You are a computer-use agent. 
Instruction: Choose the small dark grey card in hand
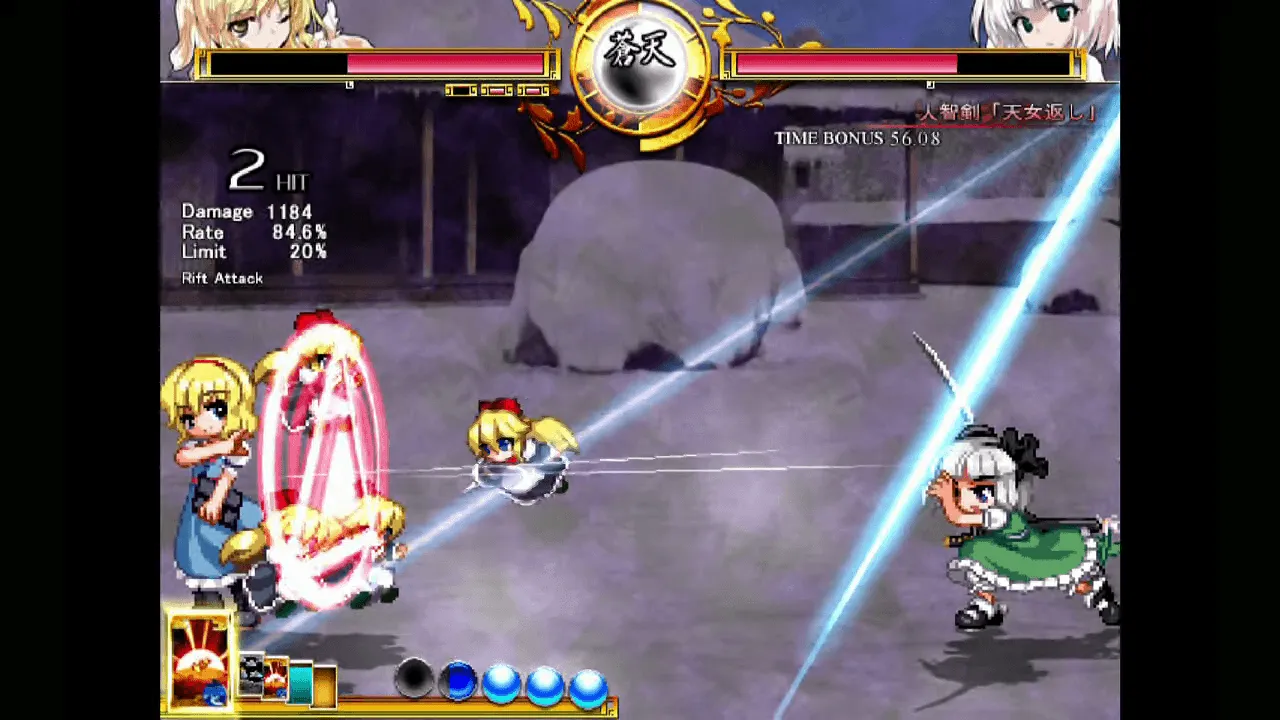(x=250, y=677)
